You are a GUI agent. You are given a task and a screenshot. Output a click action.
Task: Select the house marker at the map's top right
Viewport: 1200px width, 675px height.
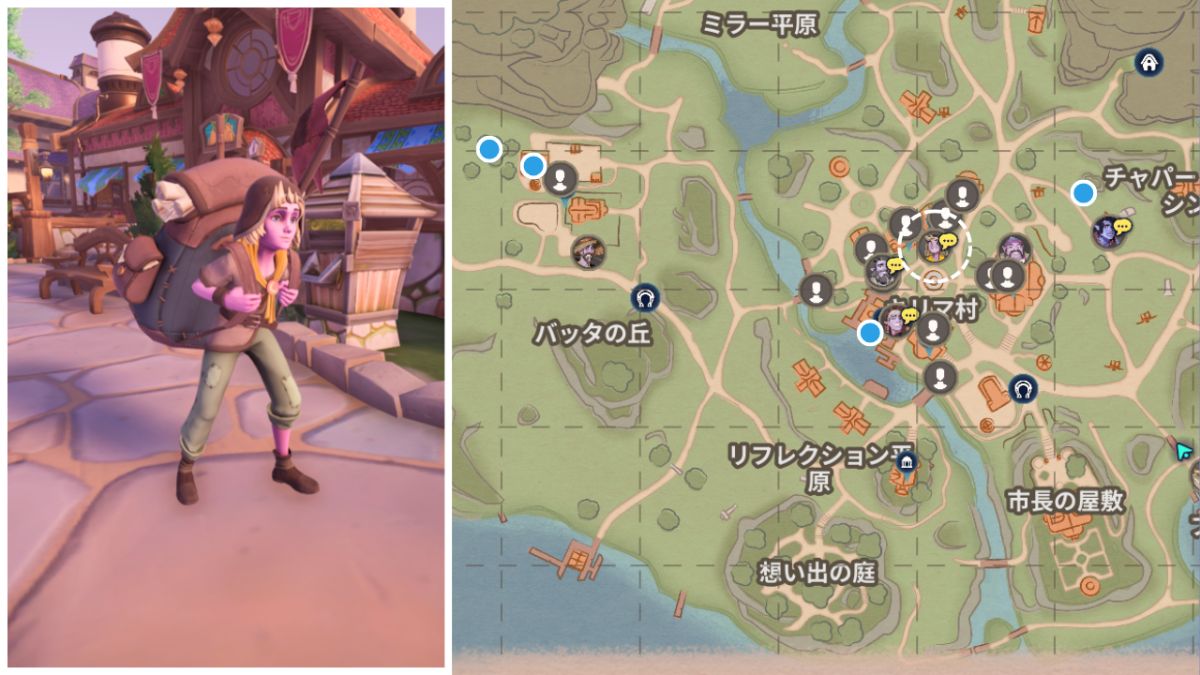(x=1149, y=63)
